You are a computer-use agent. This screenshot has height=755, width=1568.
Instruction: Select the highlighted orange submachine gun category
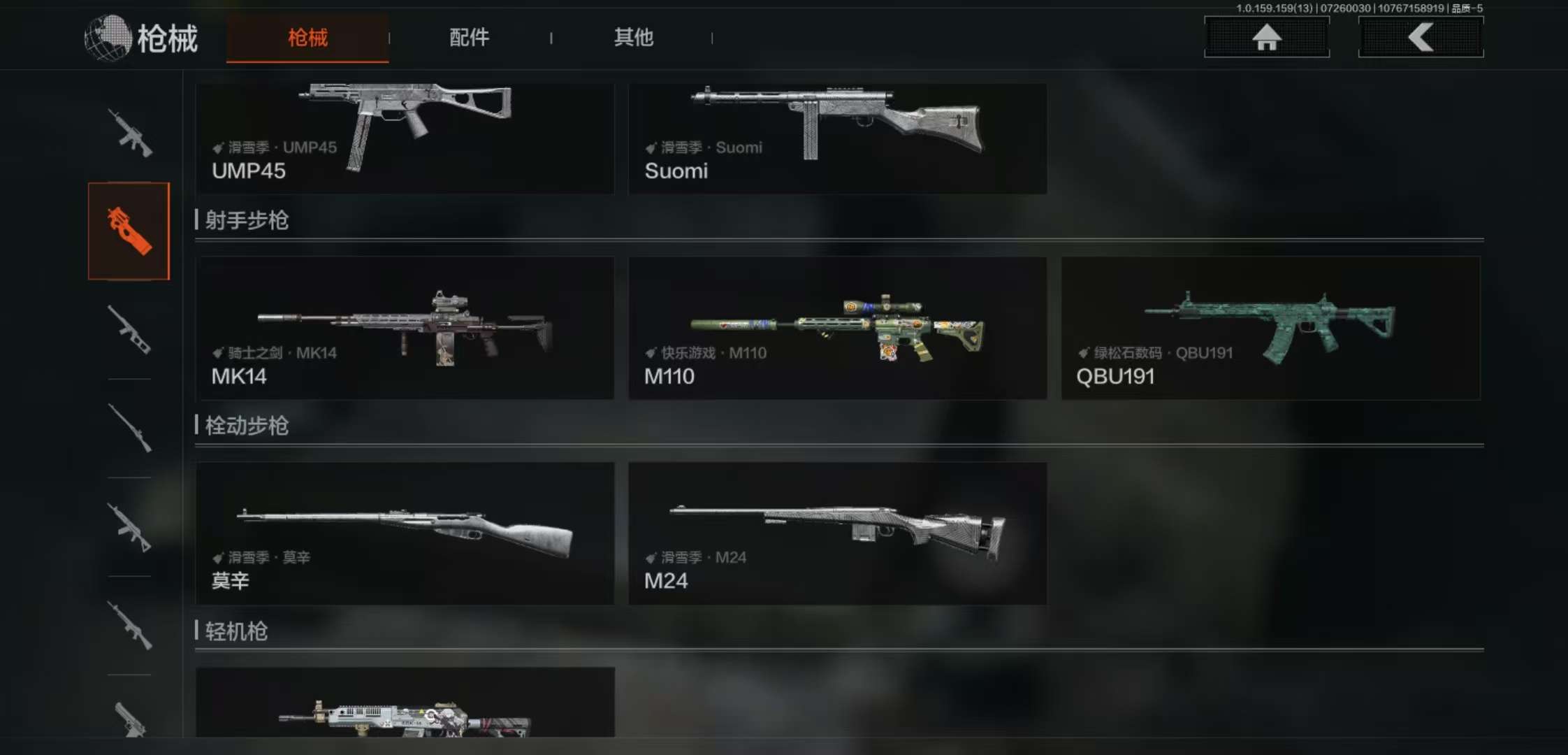(129, 231)
